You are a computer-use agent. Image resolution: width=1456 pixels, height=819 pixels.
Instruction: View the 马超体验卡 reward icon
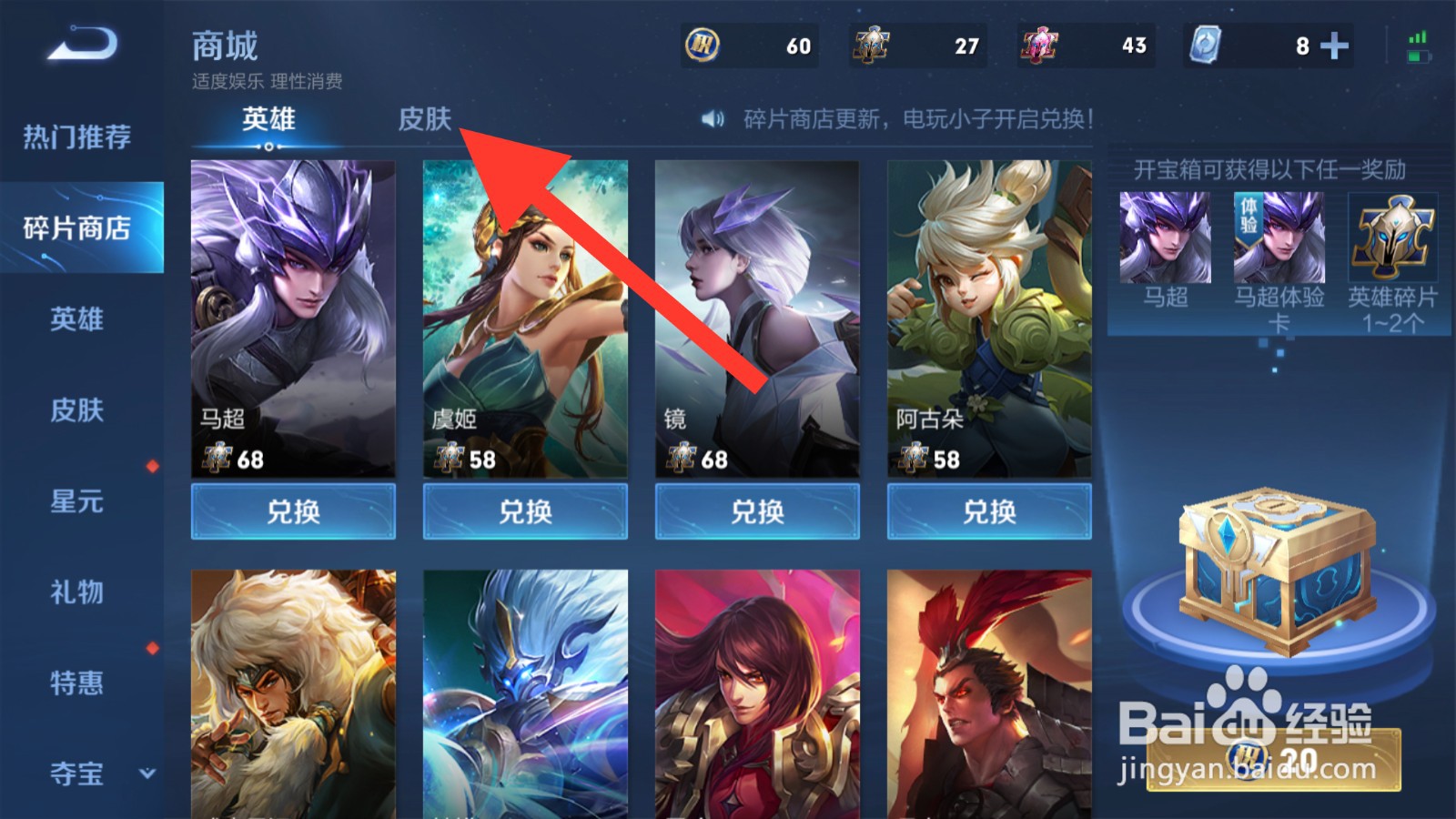tap(1279, 238)
